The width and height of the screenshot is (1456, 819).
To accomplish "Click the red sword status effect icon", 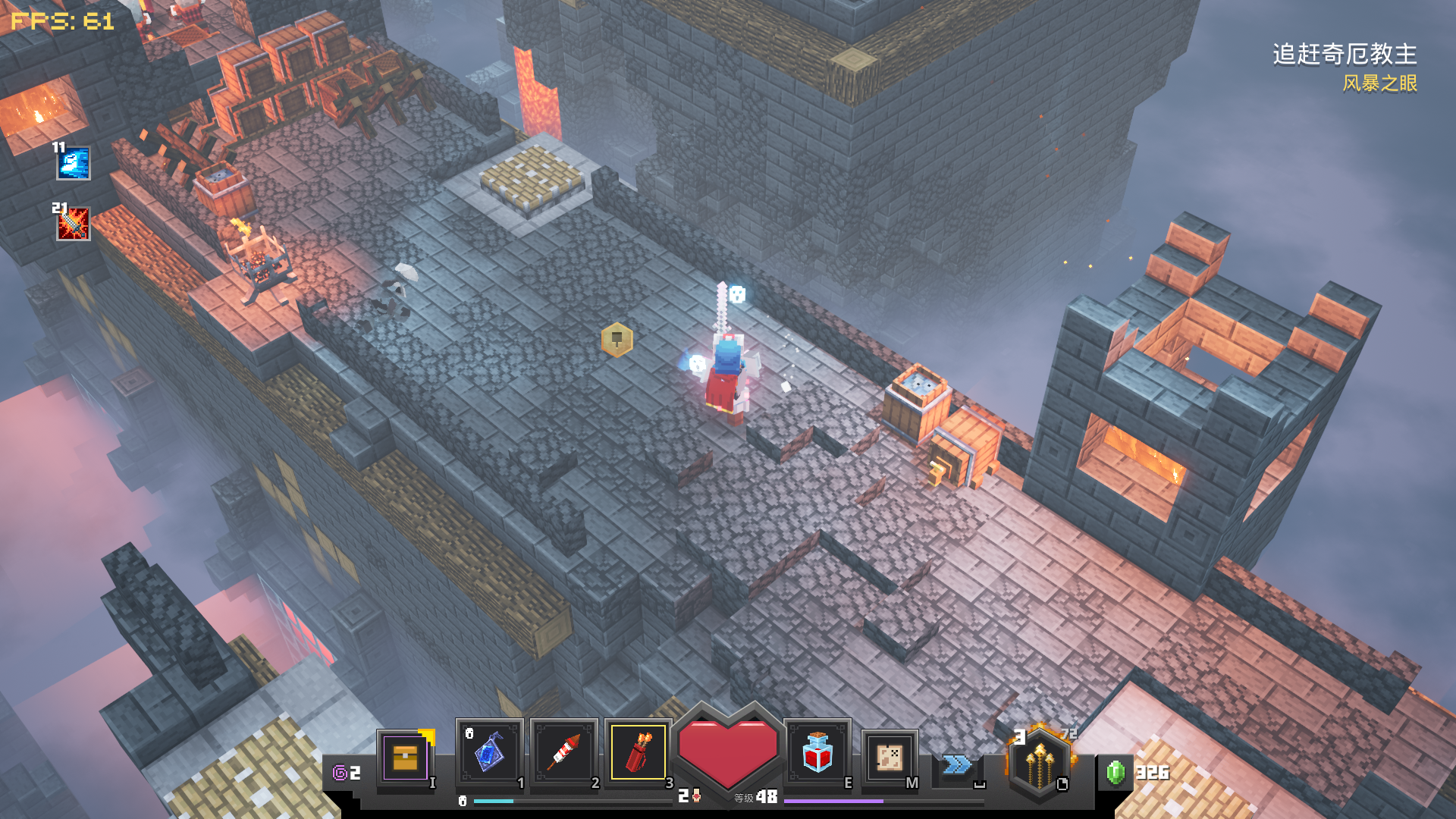I will tap(74, 224).
